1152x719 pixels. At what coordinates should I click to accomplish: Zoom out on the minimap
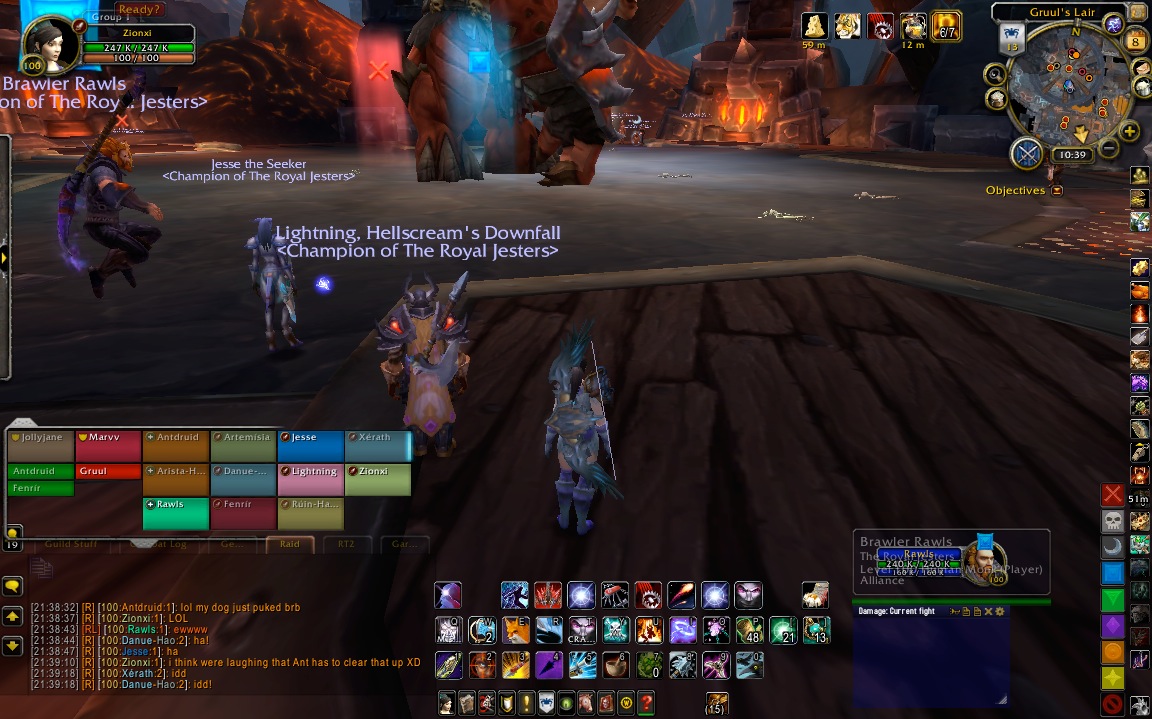coord(1108,150)
